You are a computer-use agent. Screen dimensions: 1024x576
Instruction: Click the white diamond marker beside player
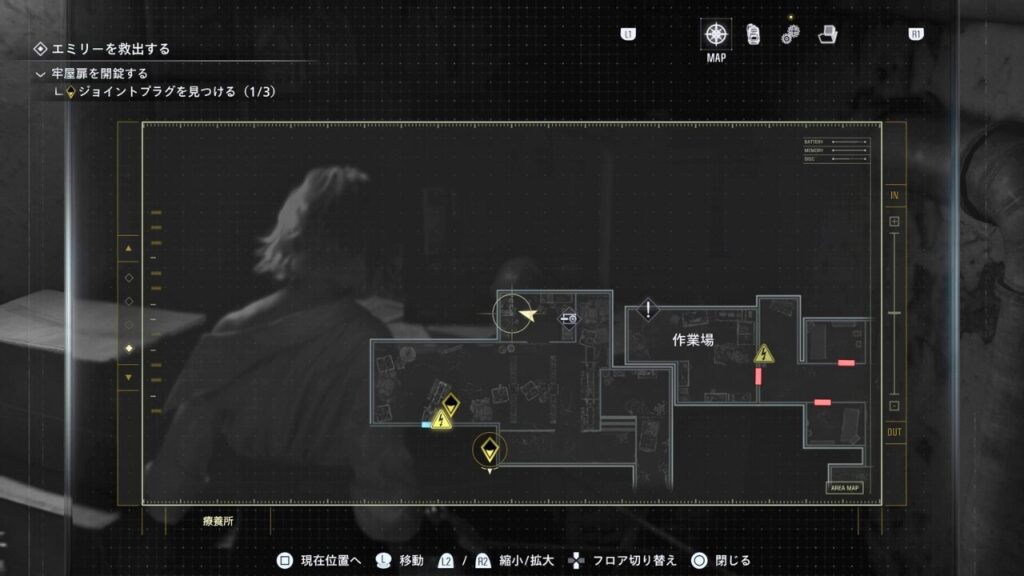coord(569,319)
